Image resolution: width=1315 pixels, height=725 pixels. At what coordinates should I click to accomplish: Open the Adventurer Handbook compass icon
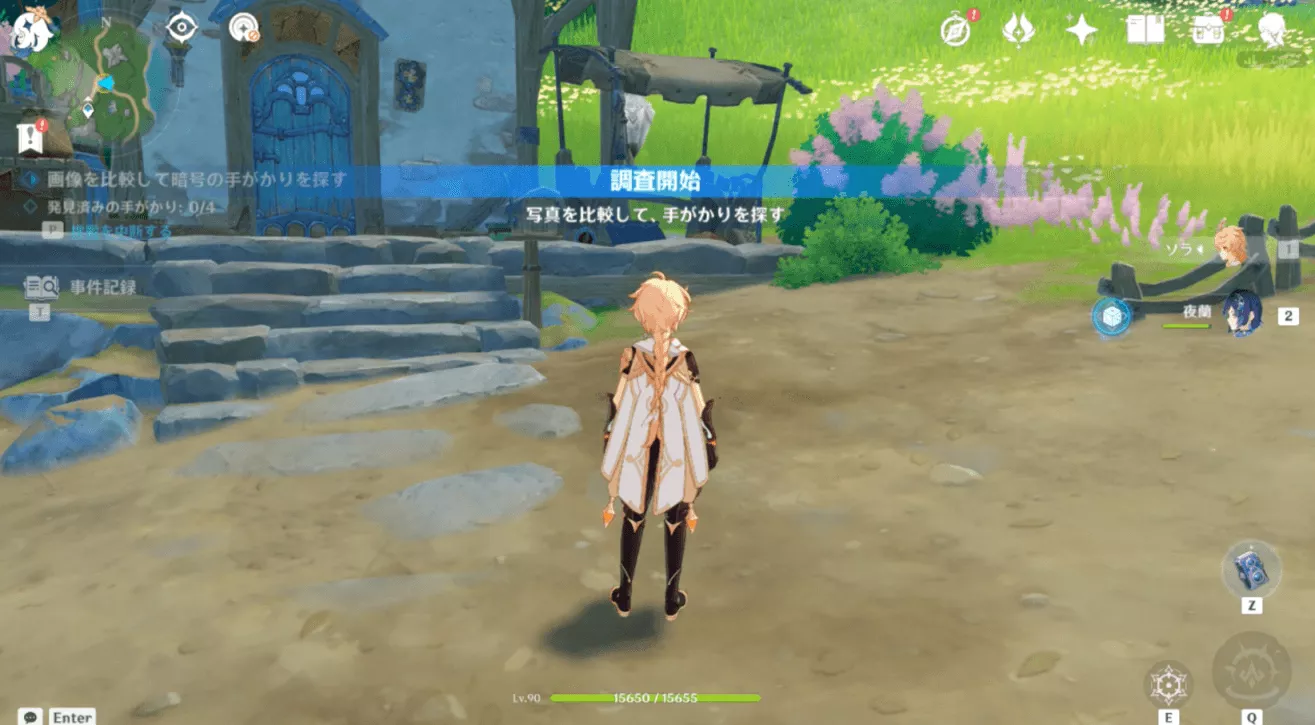(x=956, y=30)
